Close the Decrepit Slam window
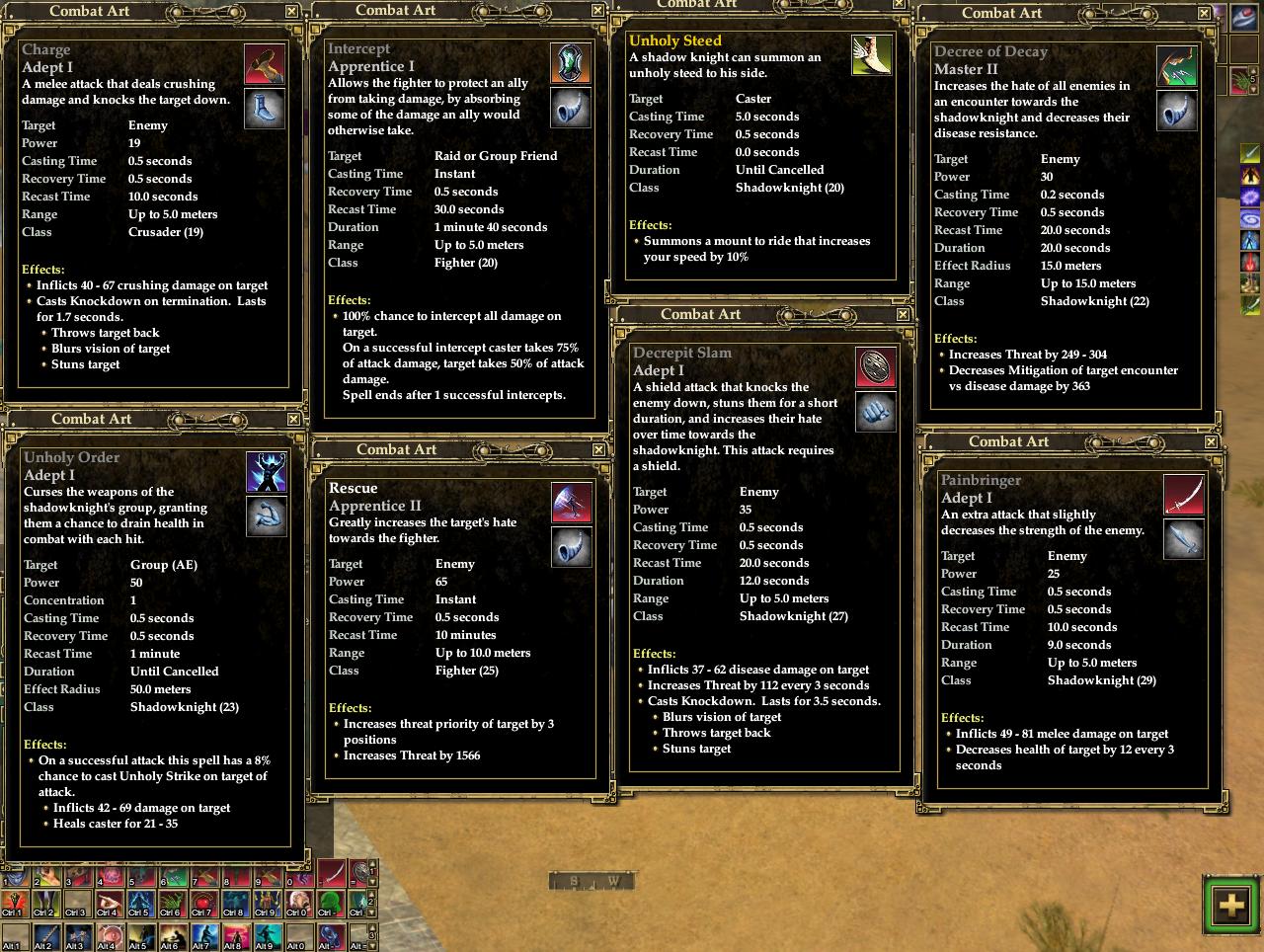1264x952 pixels. click(x=903, y=314)
